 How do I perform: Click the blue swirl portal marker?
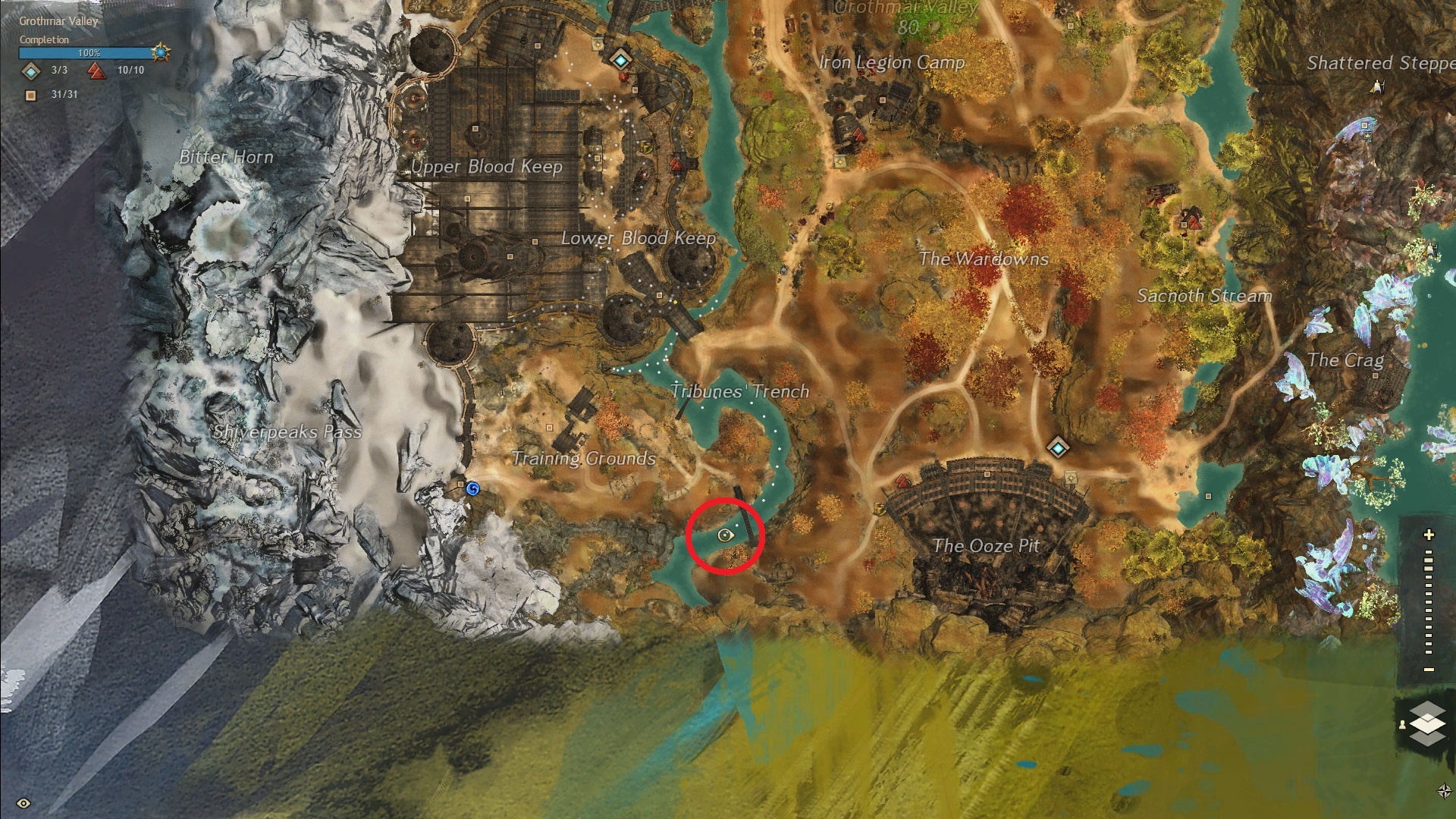click(472, 489)
